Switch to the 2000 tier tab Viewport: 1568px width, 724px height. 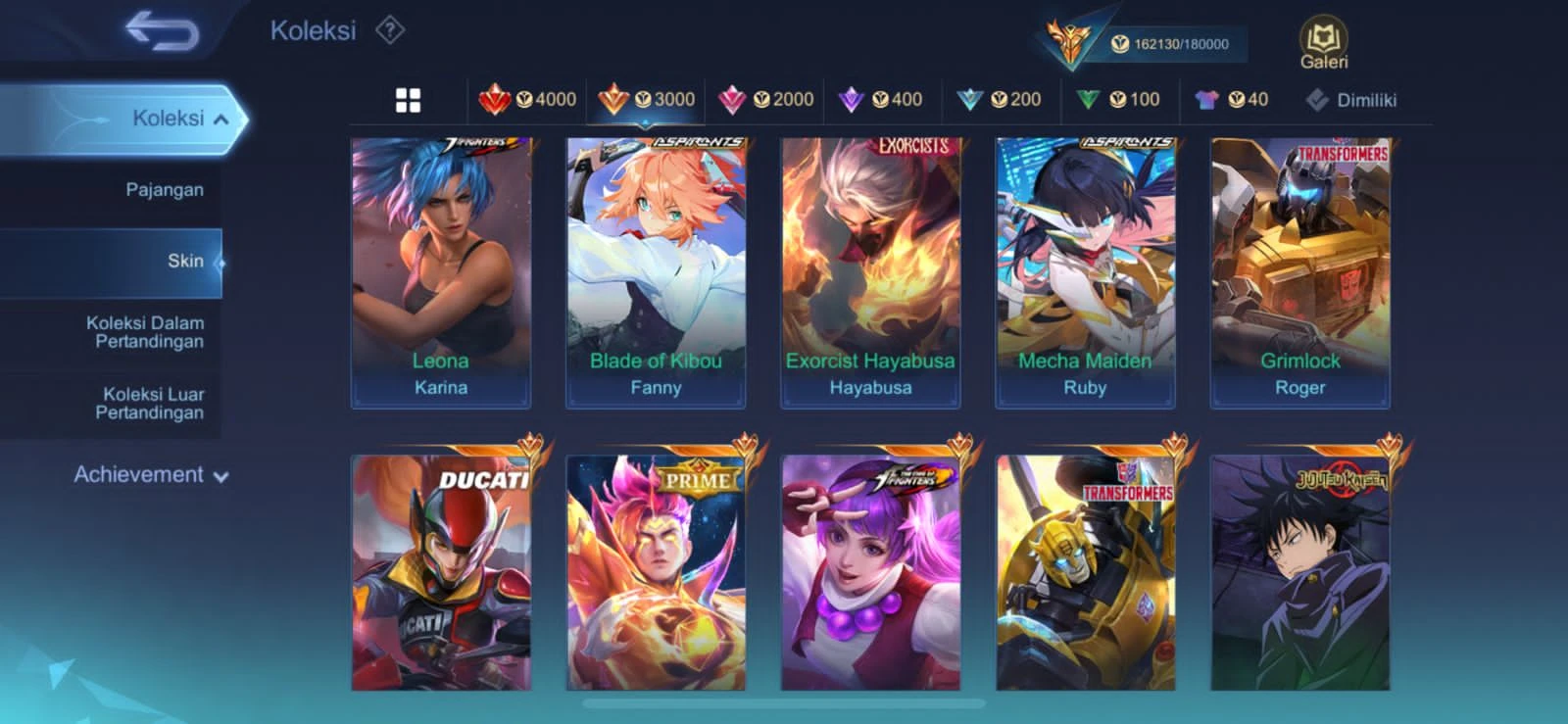pos(767,99)
